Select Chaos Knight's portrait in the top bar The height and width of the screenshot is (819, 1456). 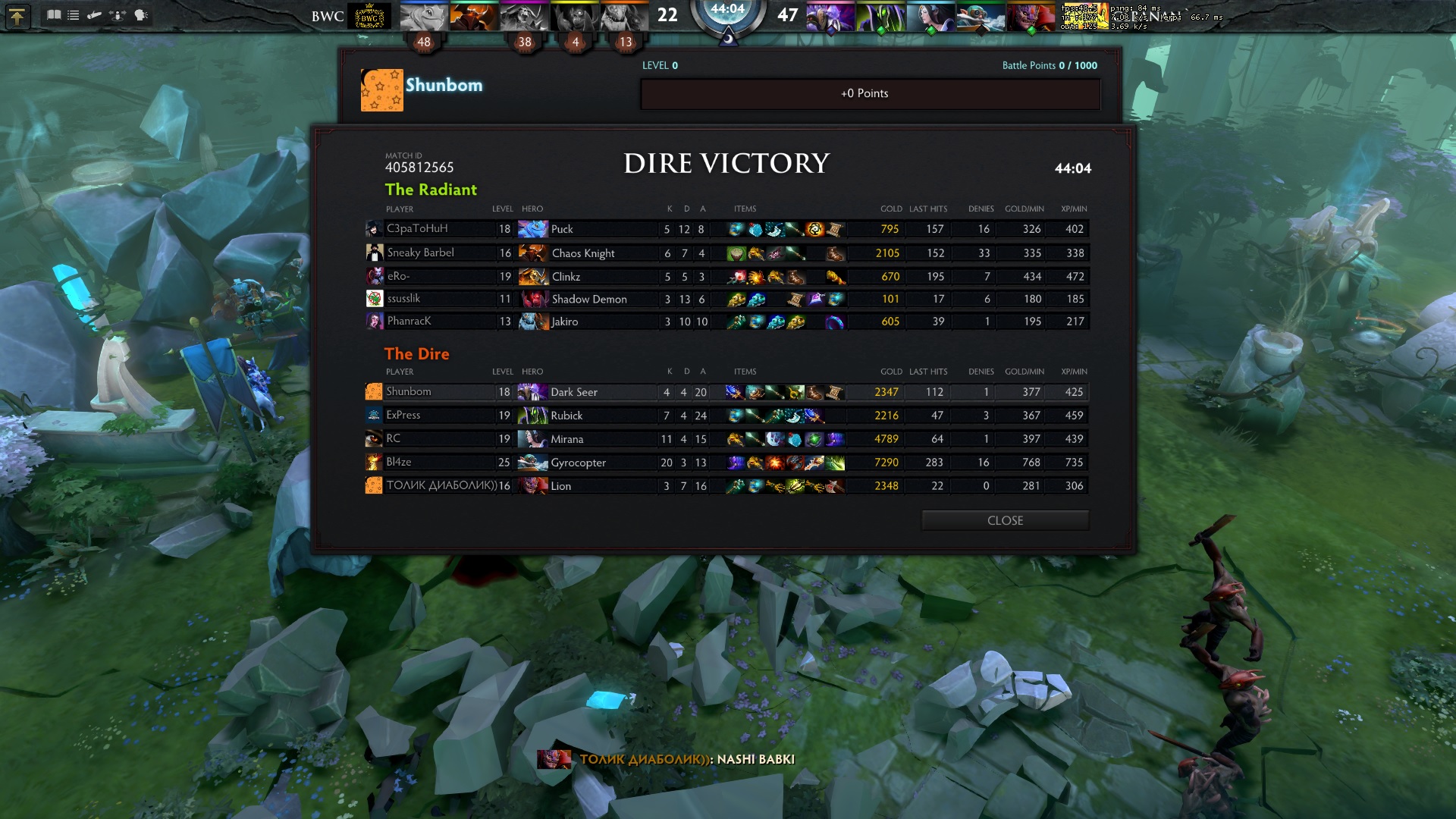tap(473, 17)
